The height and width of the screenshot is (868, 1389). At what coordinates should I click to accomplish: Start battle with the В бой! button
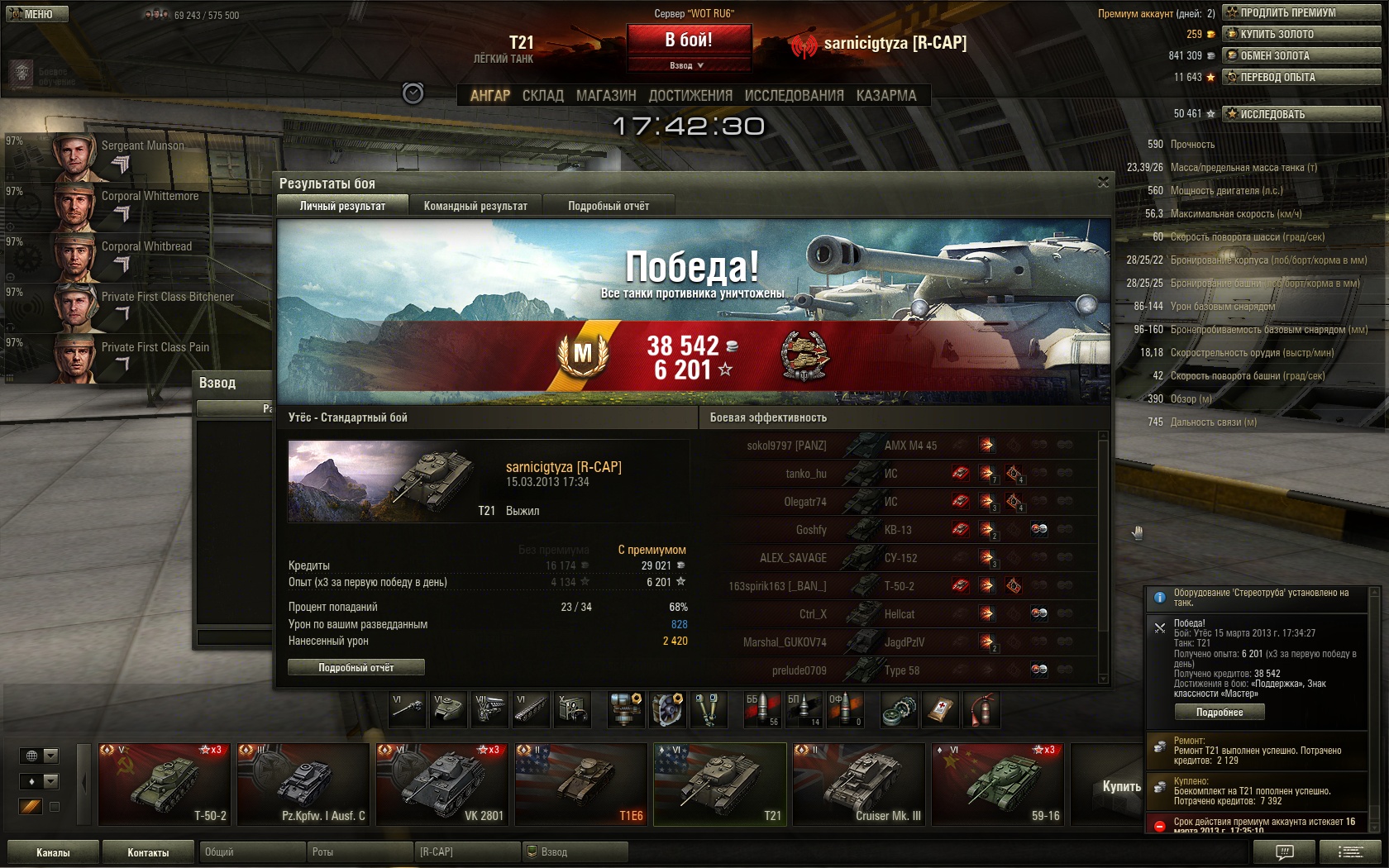pyautogui.click(x=689, y=40)
